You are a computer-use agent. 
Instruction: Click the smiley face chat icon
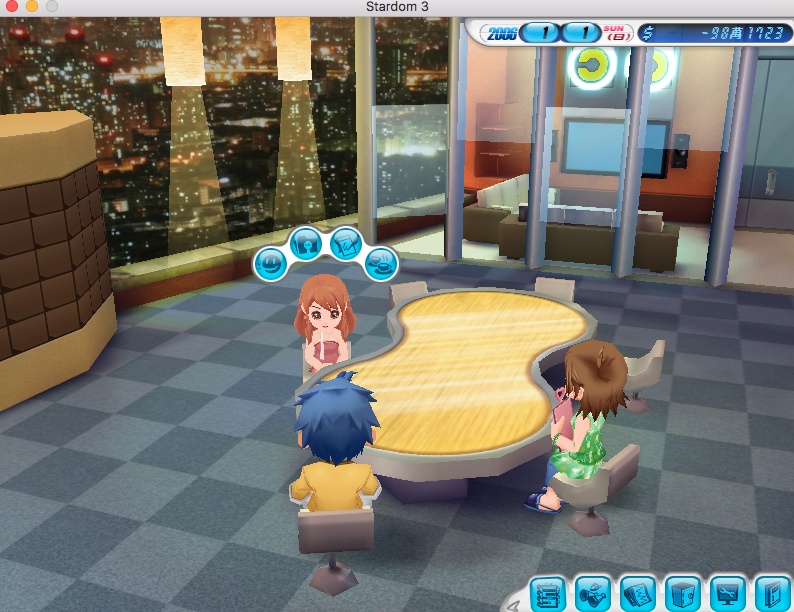pos(271,264)
